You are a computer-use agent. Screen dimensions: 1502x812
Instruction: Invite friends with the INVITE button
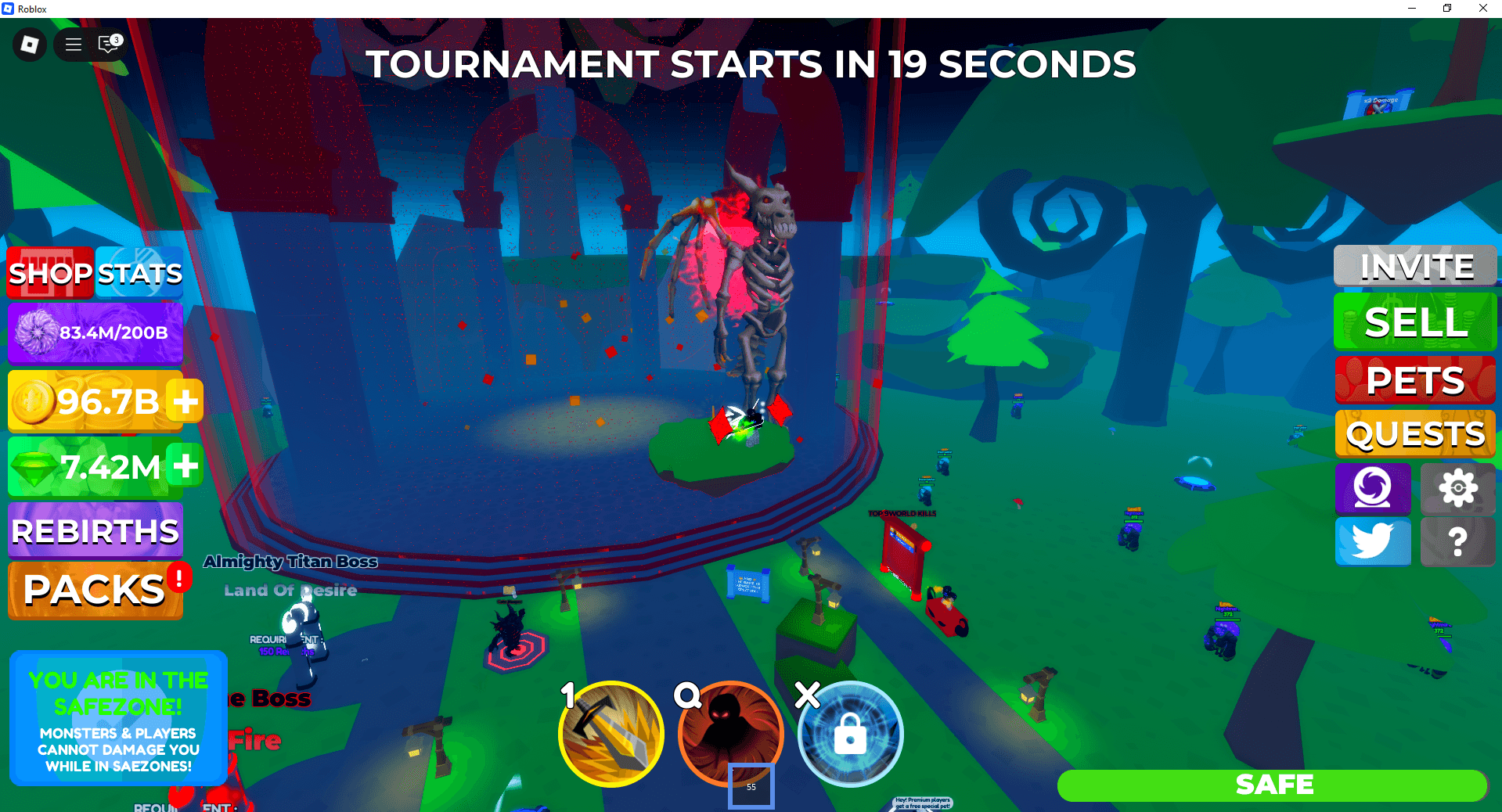pos(1414,266)
